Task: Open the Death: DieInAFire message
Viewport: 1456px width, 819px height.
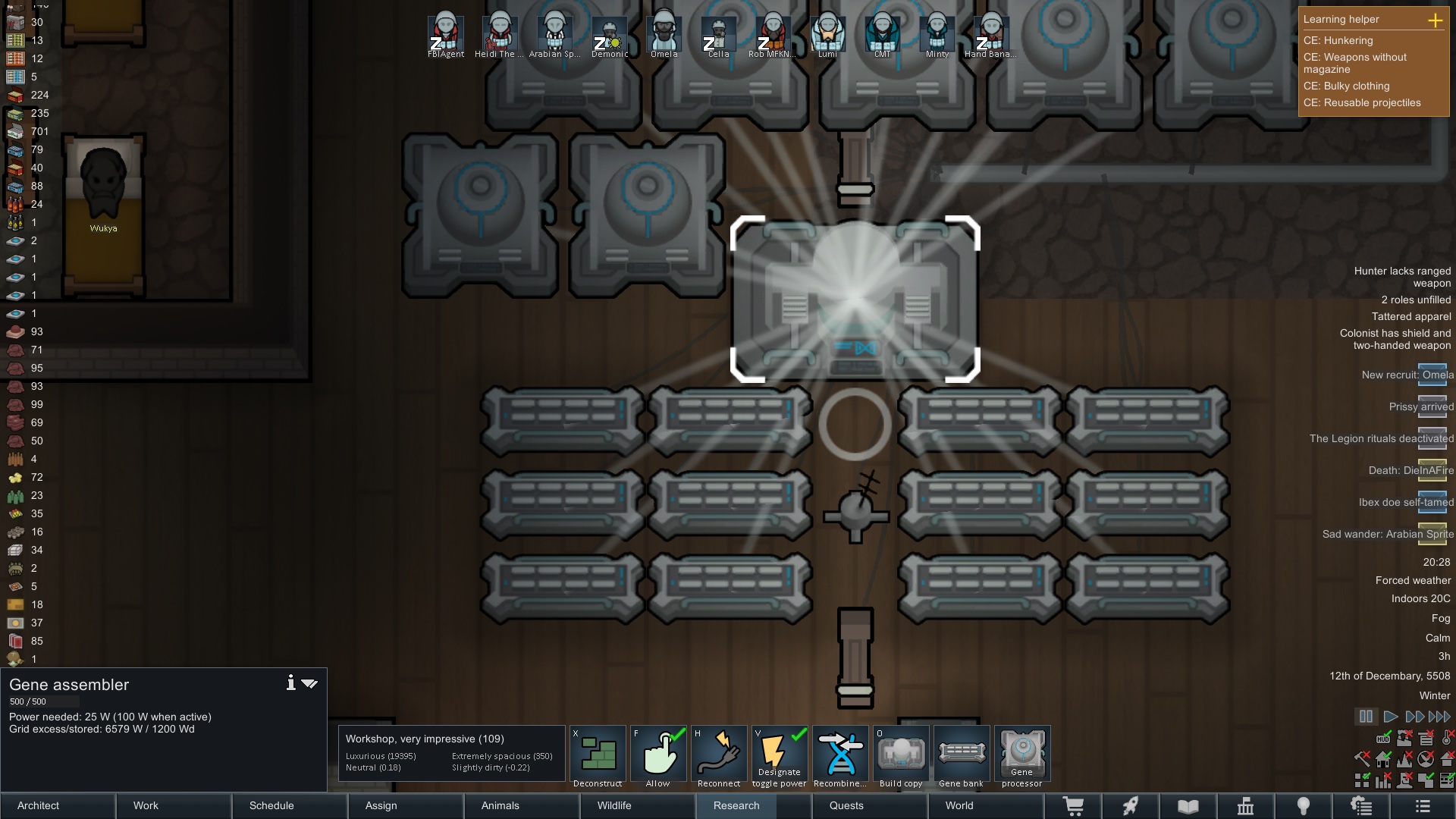Action: (1408, 470)
